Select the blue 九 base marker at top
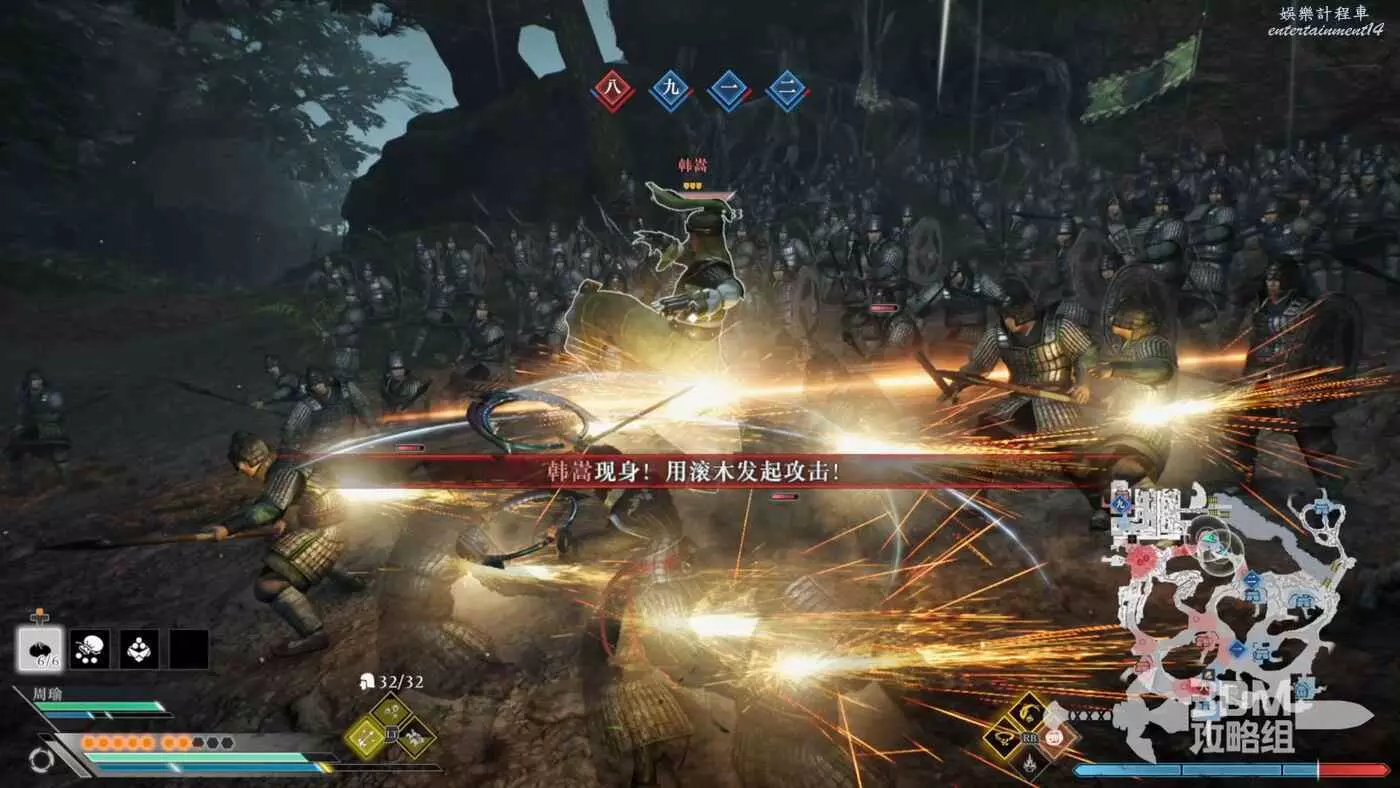 tap(671, 91)
